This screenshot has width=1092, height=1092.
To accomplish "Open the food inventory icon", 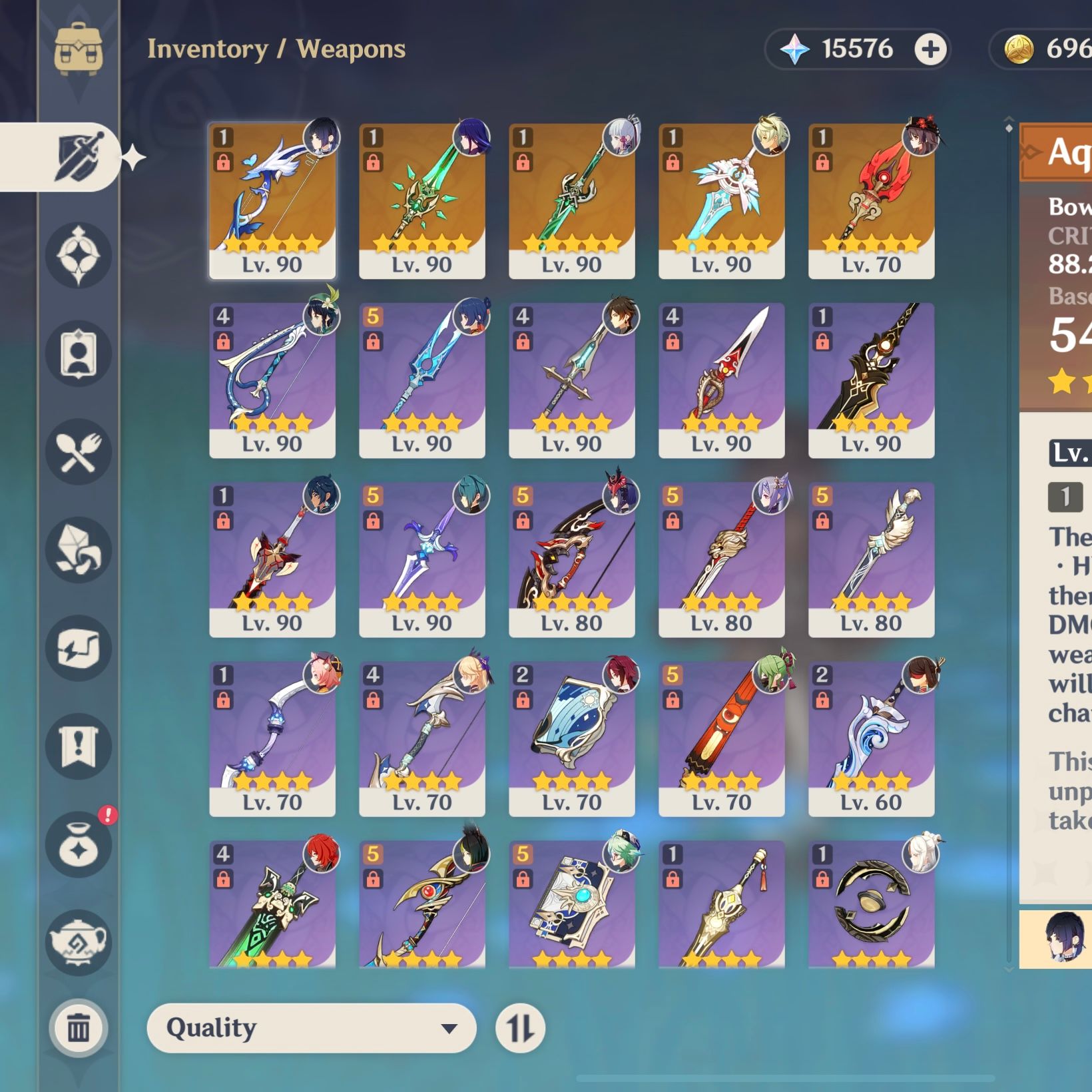I will 79,451.
